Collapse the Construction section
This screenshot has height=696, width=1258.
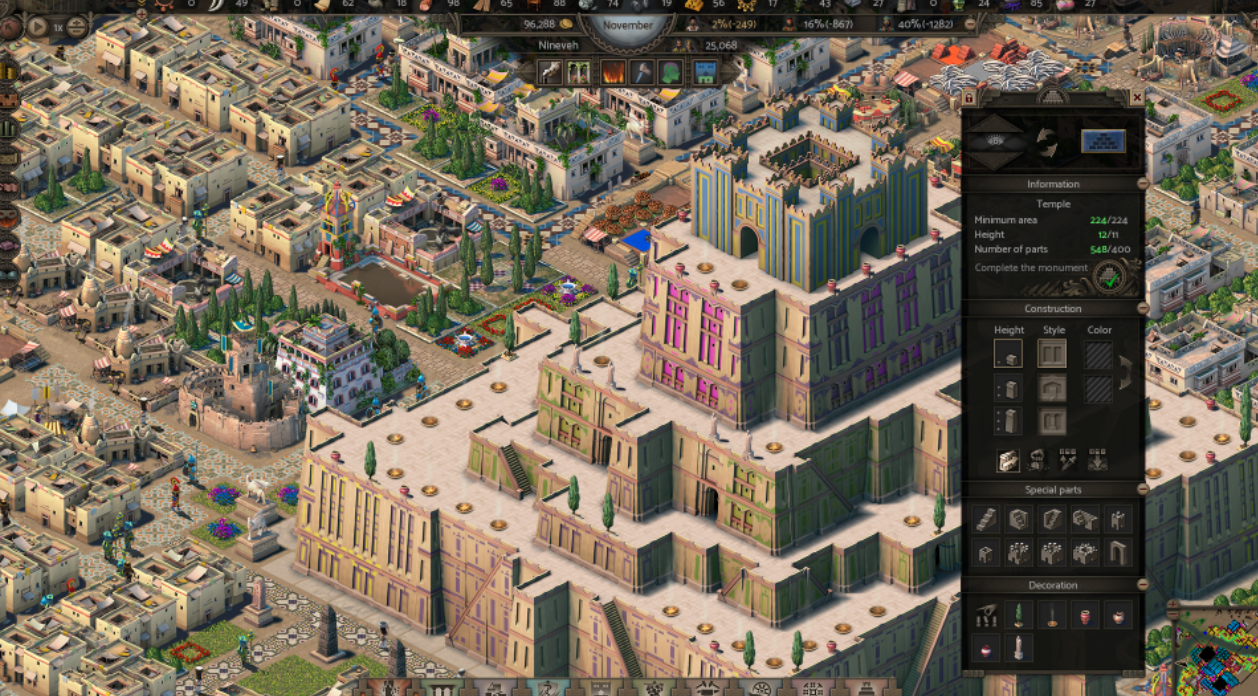[x=1142, y=309]
